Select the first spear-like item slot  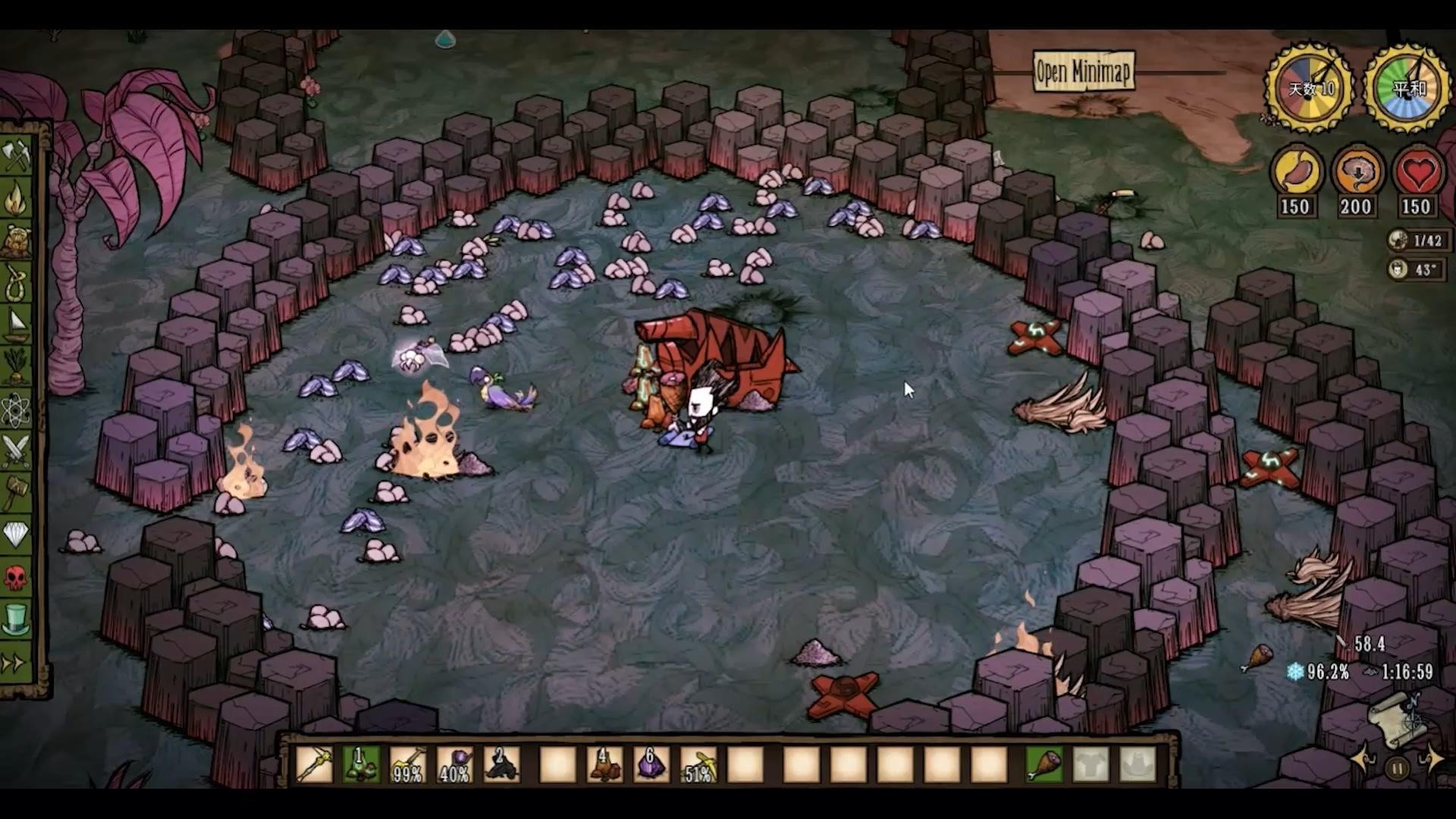click(x=314, y=764)
